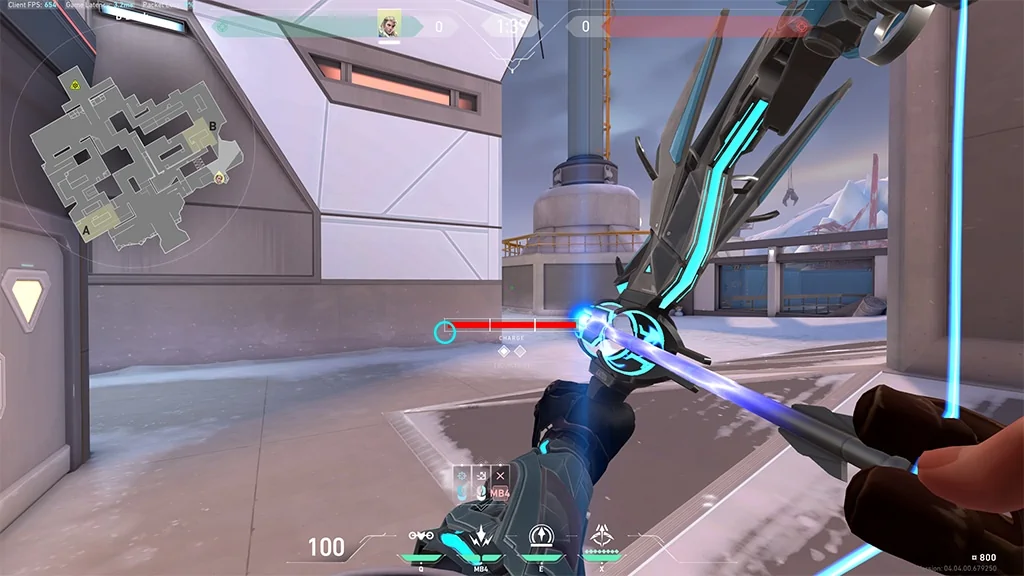The height and width of the screenshot is (576, 1024).
Task: Activate the Recon Bolt ability icon
Action: [541, 536]
